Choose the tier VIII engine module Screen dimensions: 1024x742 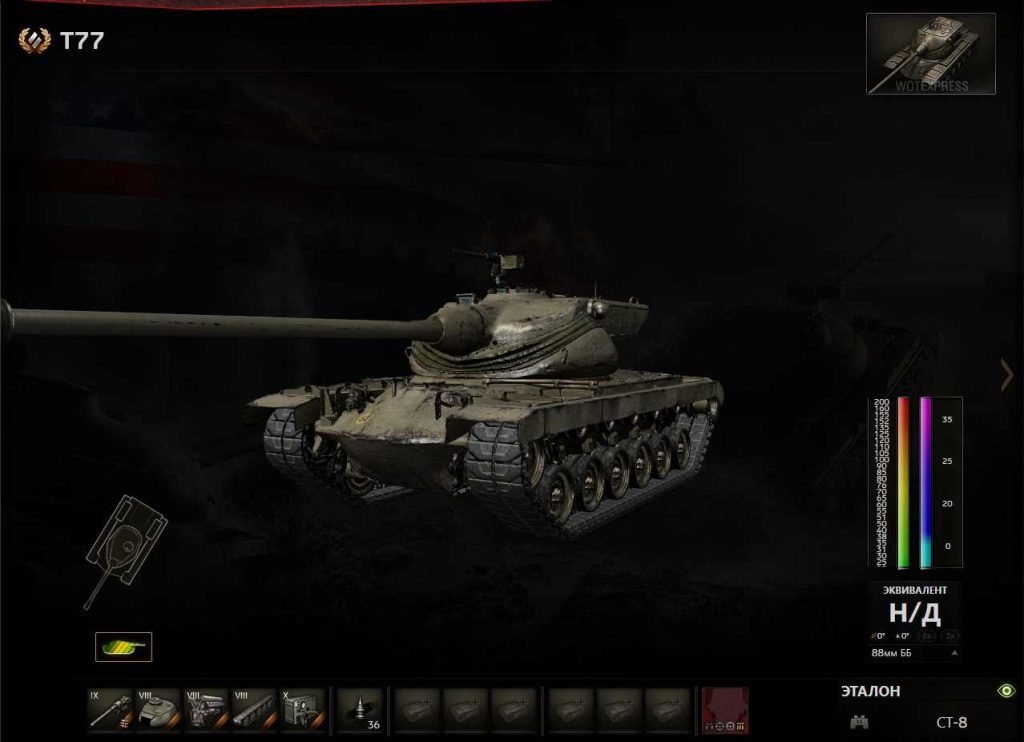(x=205, y=709)
